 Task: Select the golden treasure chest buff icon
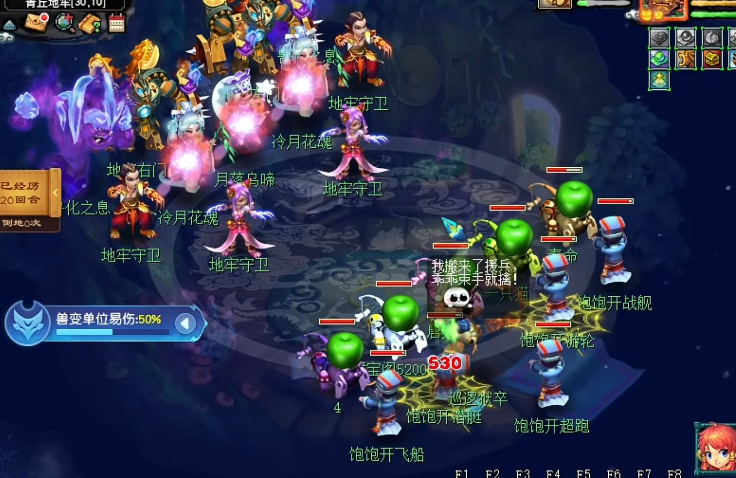(x=711, y=59)
